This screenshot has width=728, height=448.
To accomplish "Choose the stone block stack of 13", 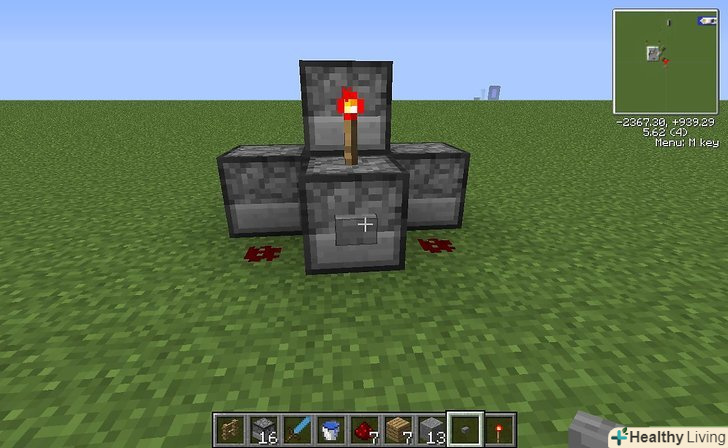I will coord(431,429).
